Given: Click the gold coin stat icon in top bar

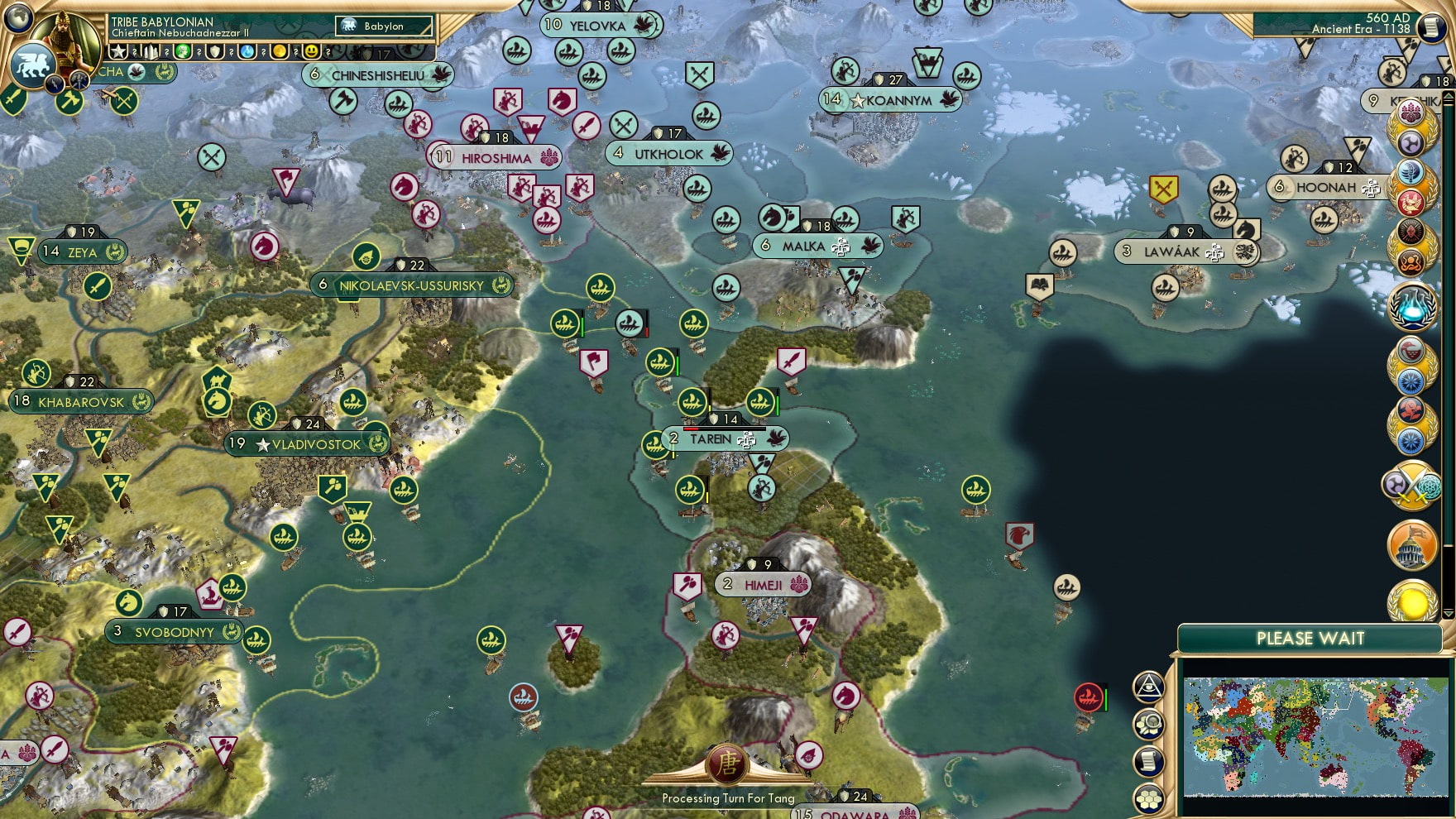Looking at the screenshot, I should click(280, 51).
